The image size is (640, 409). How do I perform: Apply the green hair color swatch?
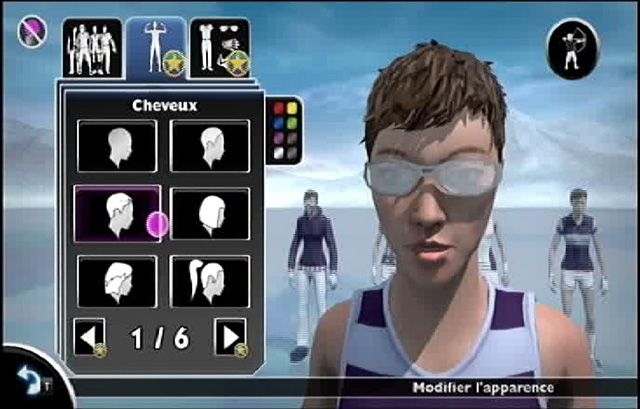tap(292, 124)
